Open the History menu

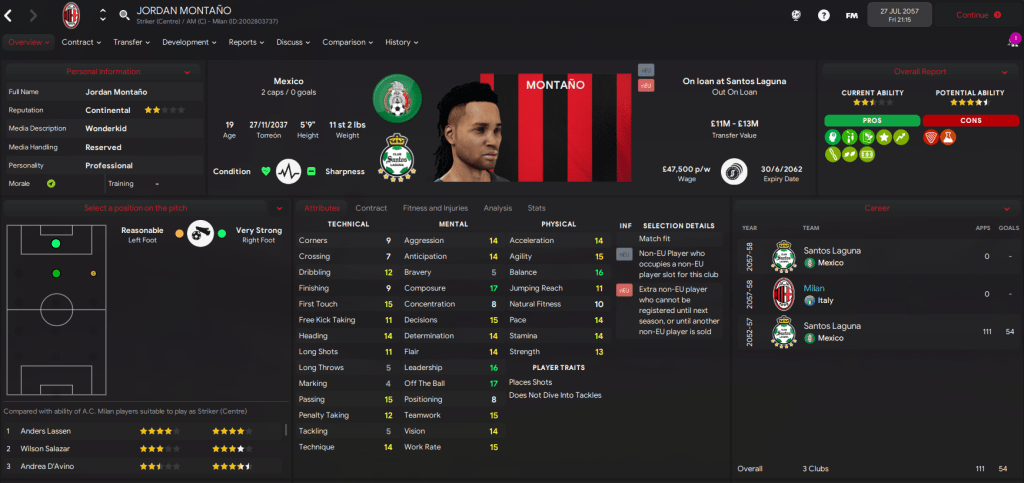pos(401,42)
